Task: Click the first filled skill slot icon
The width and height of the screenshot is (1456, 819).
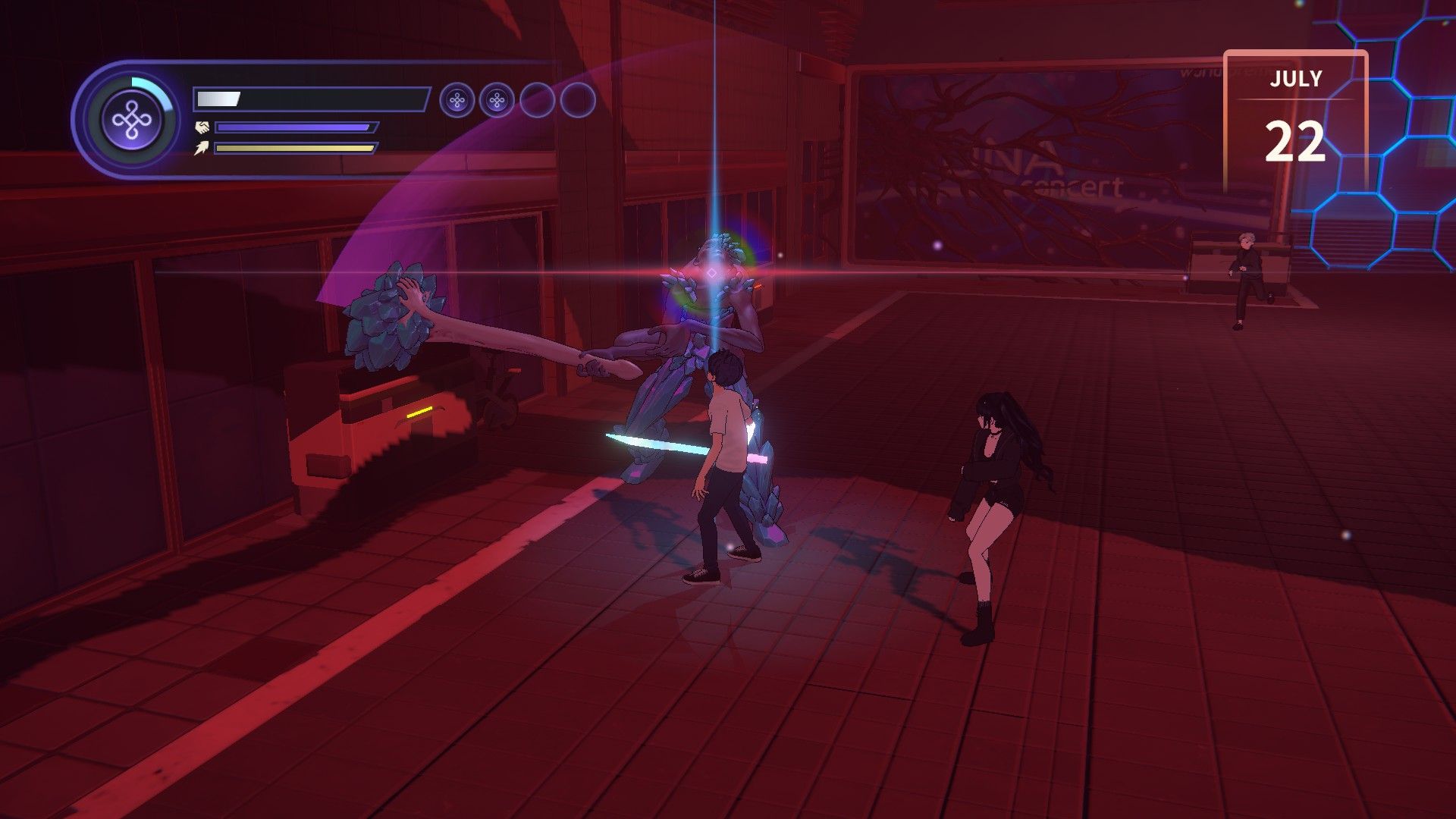Action: (456, 99)
